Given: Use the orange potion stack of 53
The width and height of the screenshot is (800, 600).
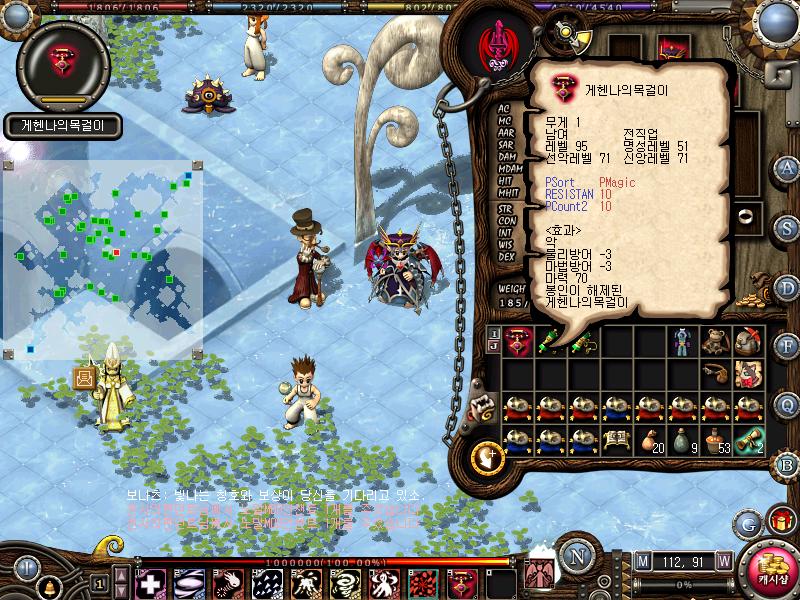Looking at the screenshot, I should [714, 440].
